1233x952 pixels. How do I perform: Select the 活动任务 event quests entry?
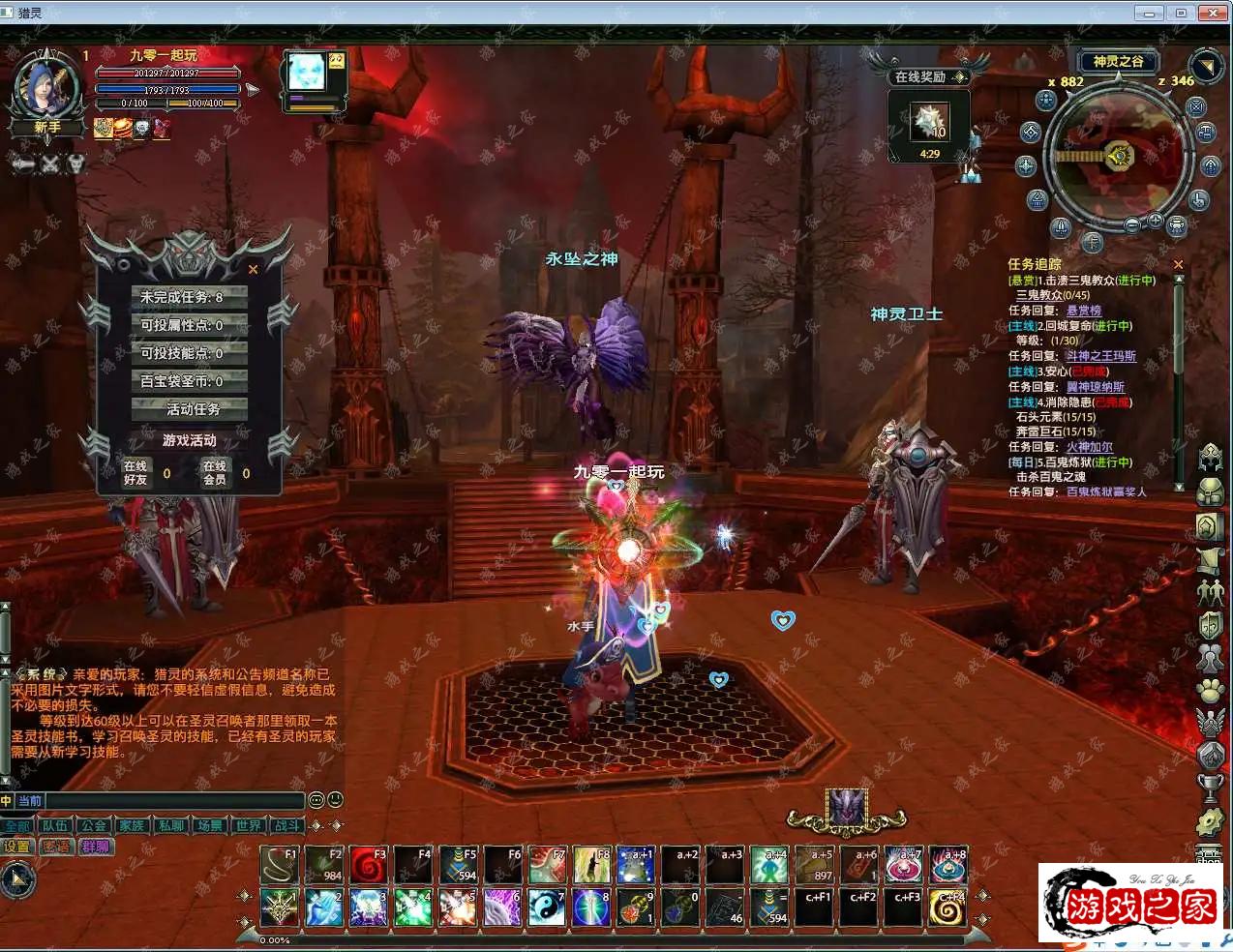tap(189, 409)
